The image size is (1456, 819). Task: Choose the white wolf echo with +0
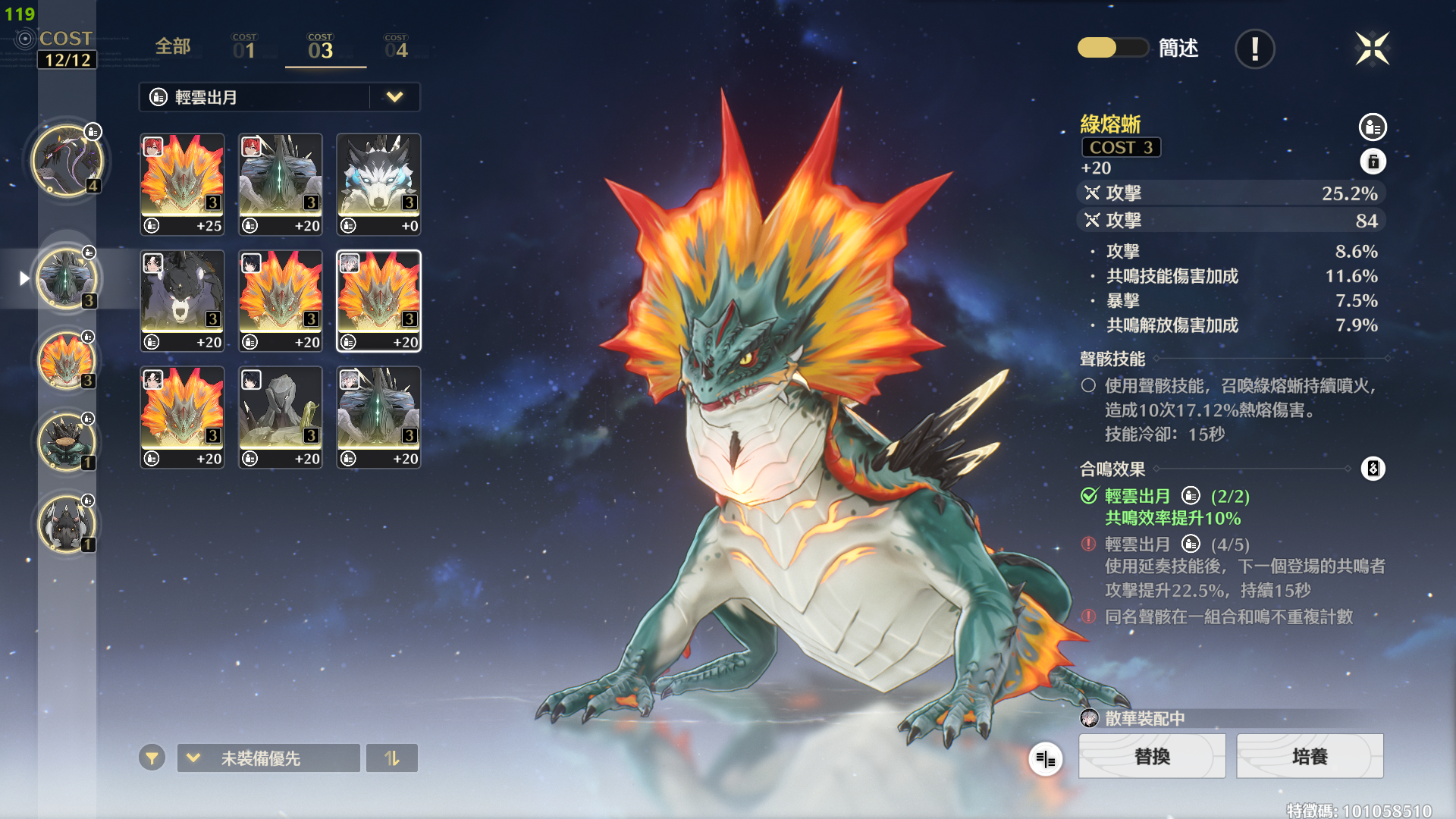[378, 184]
